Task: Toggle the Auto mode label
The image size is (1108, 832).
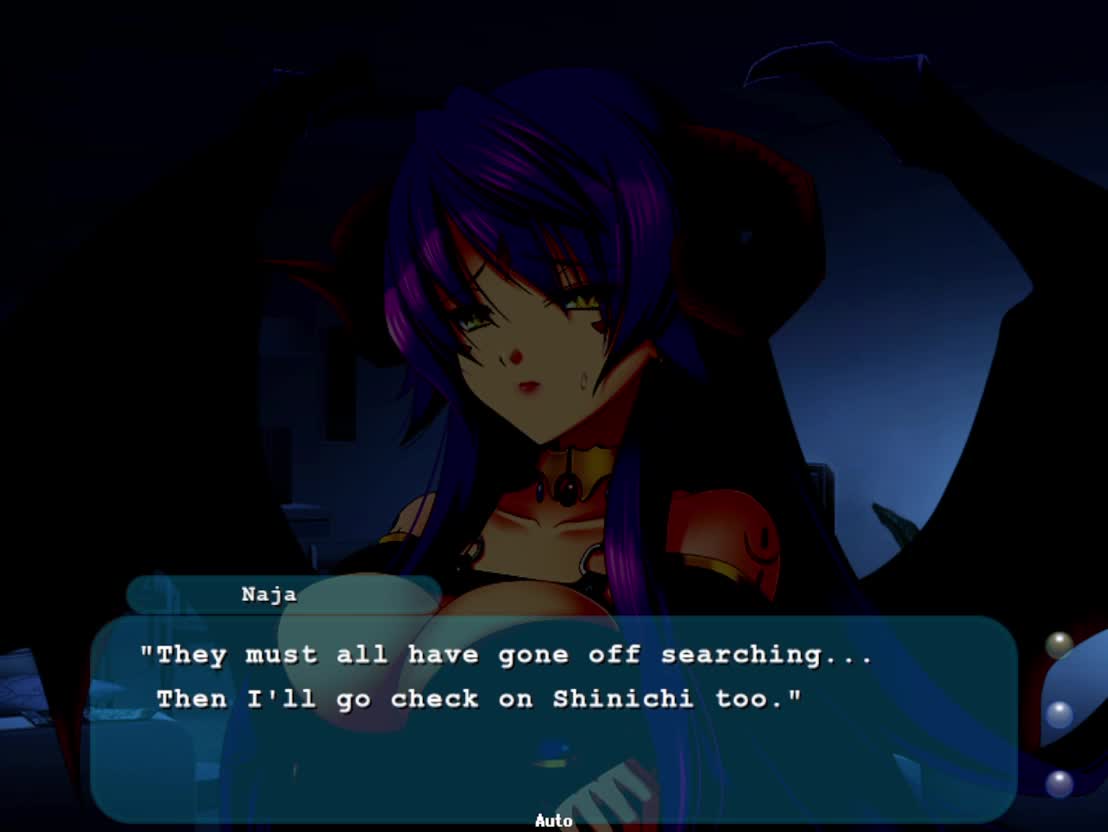Action: 553,821
